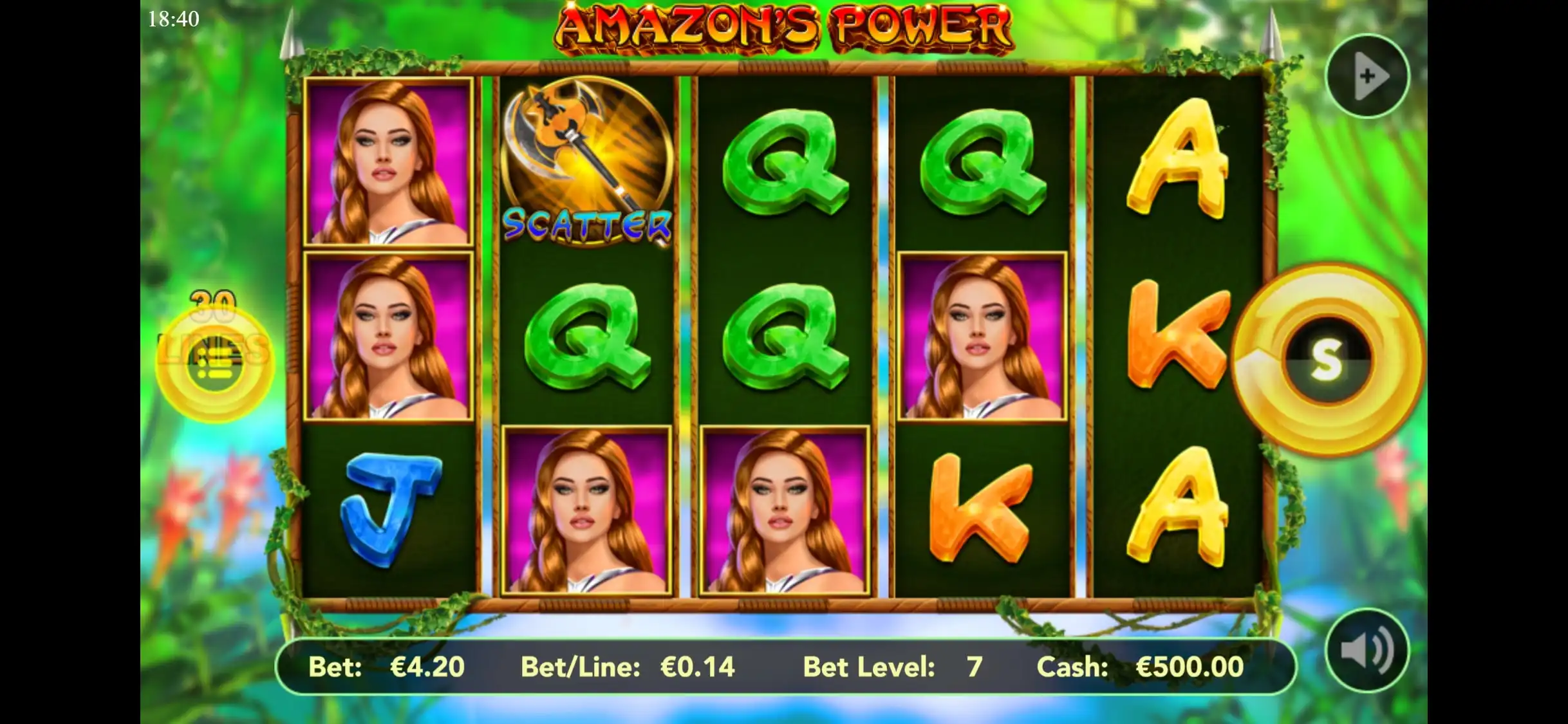The height and width of the screenshot is (724, 1568).
Task: Open the autoplay button with plus arrow
Action: 1367,76
